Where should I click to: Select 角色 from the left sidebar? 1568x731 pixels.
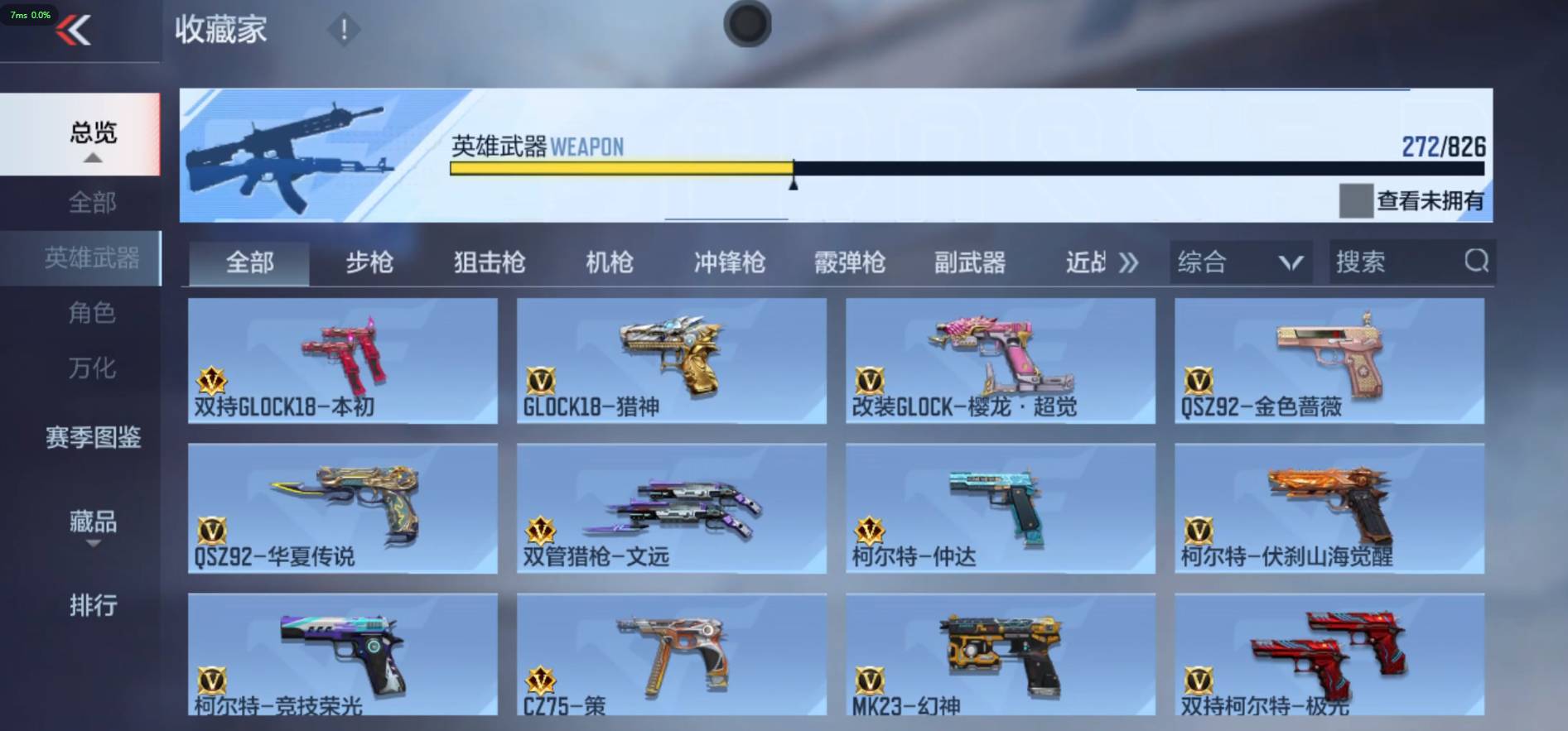92,314
